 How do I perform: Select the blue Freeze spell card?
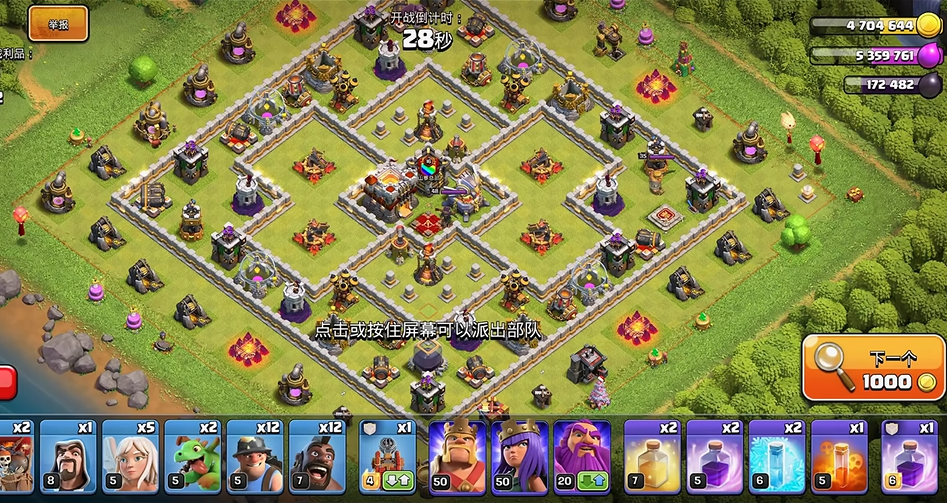click(776, 458)
